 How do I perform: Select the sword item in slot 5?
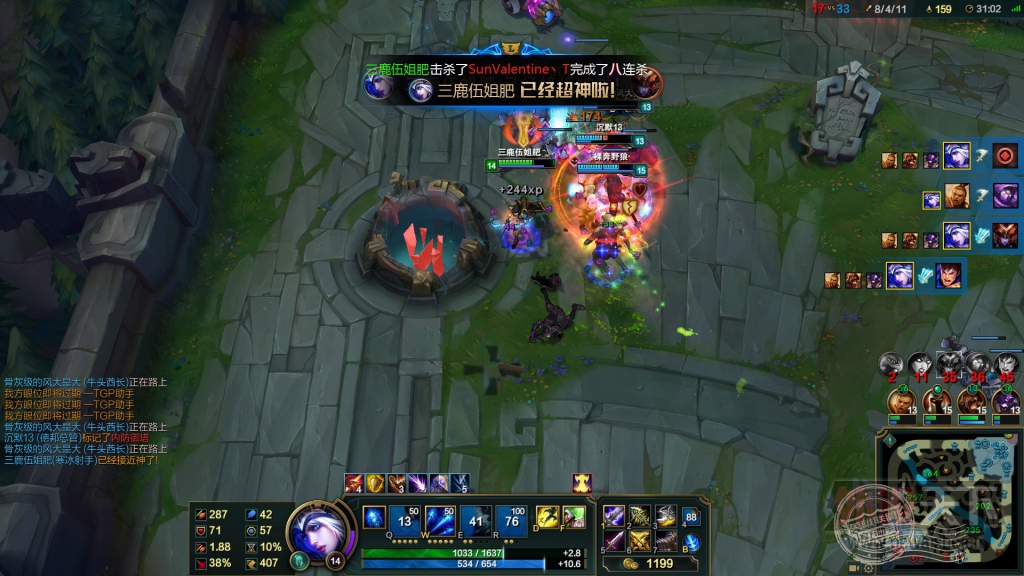point(614,542)
